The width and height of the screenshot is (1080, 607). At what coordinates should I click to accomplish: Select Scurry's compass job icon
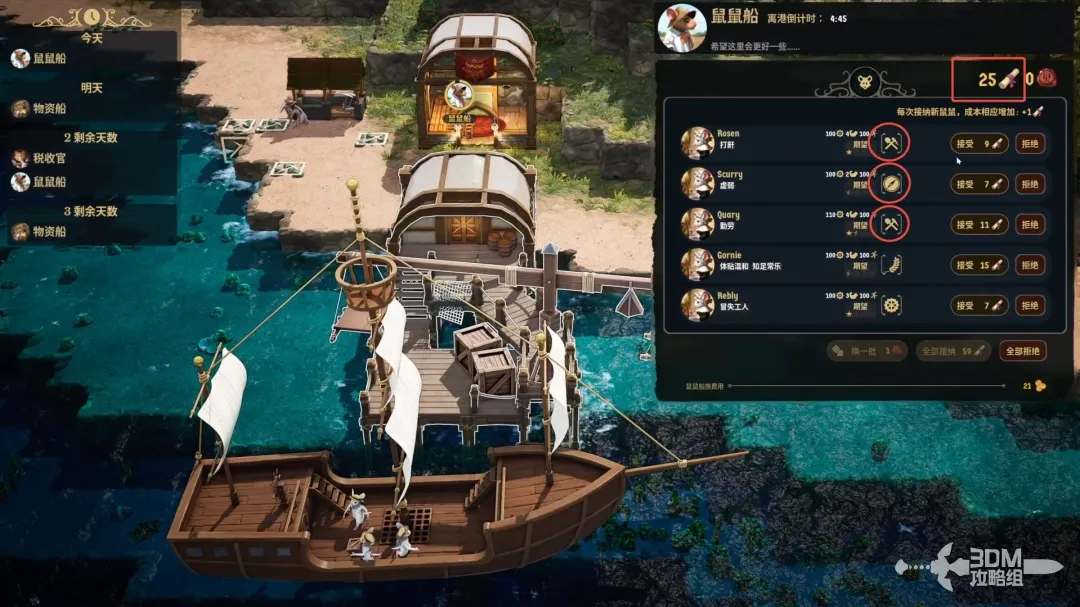pyautogui.click(x=890, y=184)
